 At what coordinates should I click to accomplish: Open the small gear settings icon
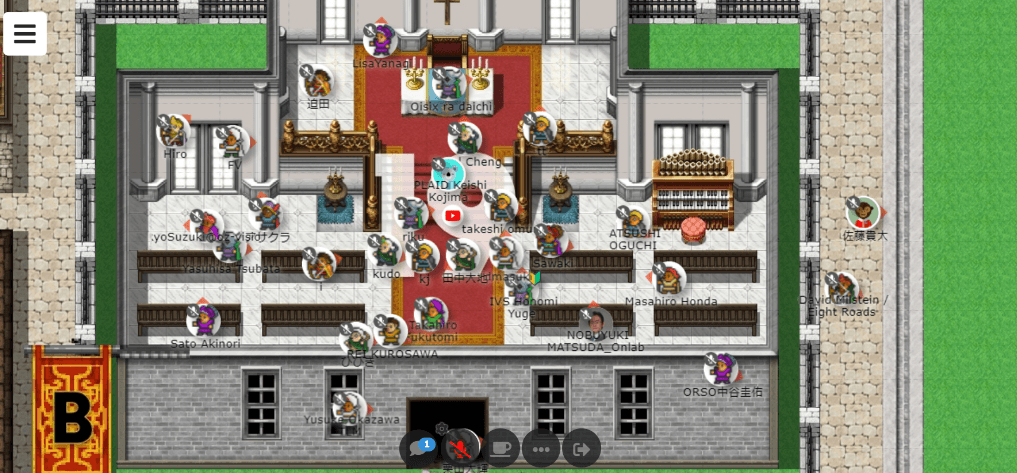click(x=442, y=428)
